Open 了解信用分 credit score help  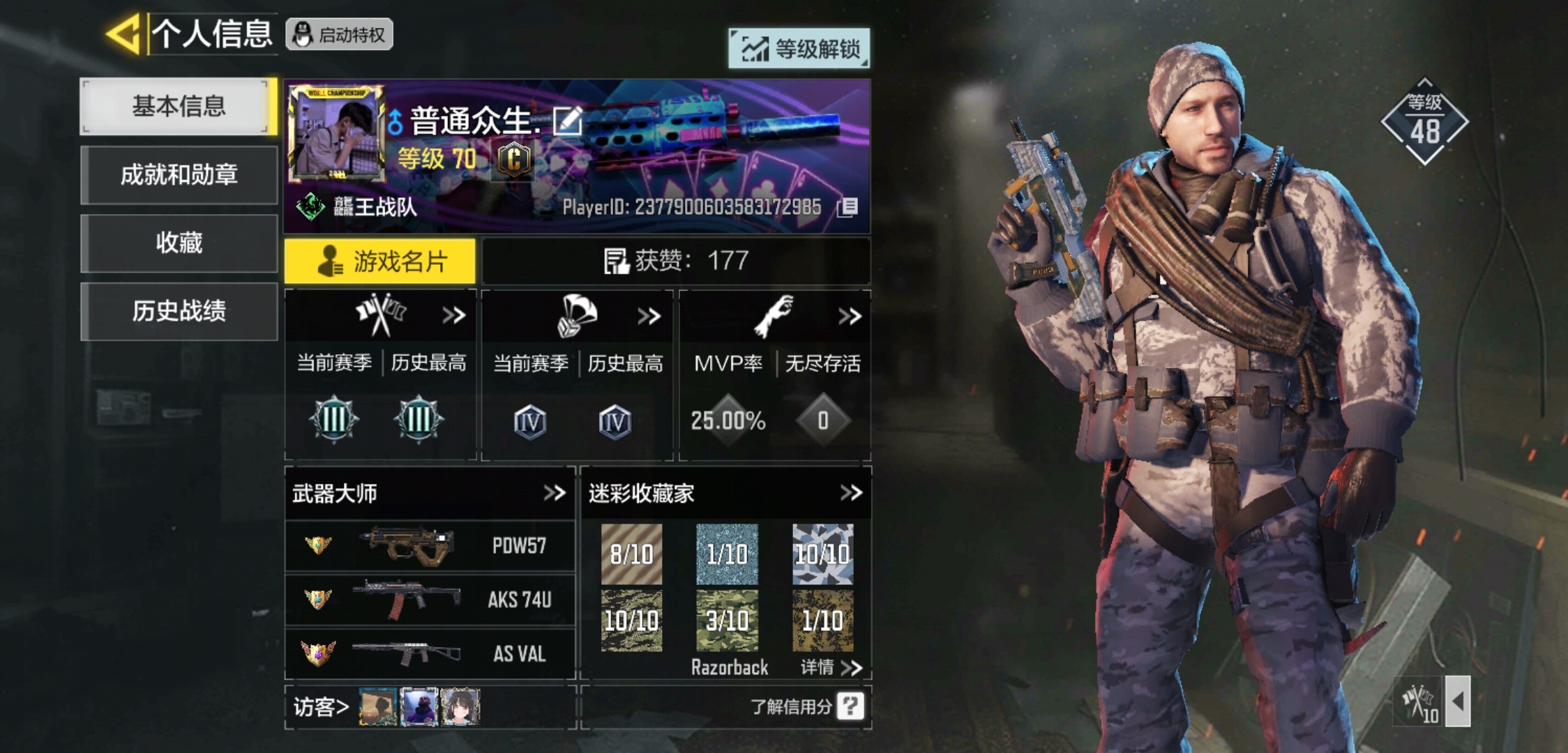pos(850,706)
